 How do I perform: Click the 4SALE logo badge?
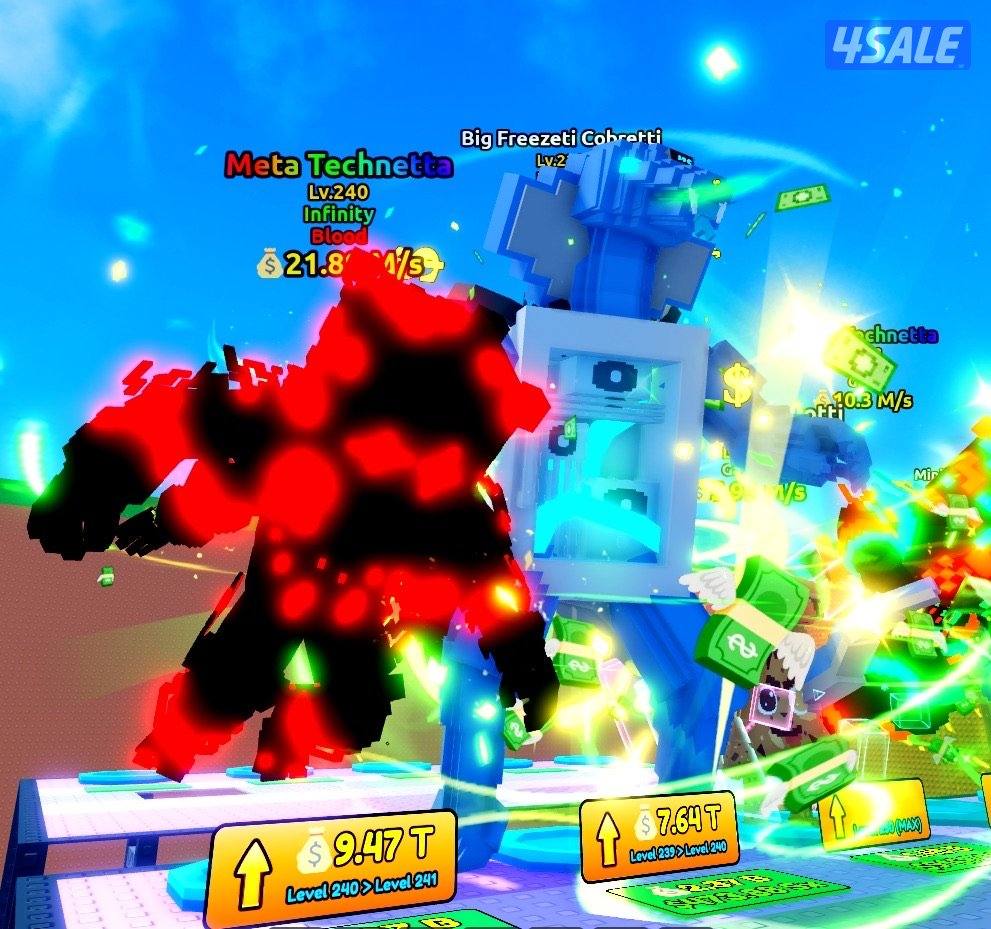pyautogui.click(x=897, y=46)
